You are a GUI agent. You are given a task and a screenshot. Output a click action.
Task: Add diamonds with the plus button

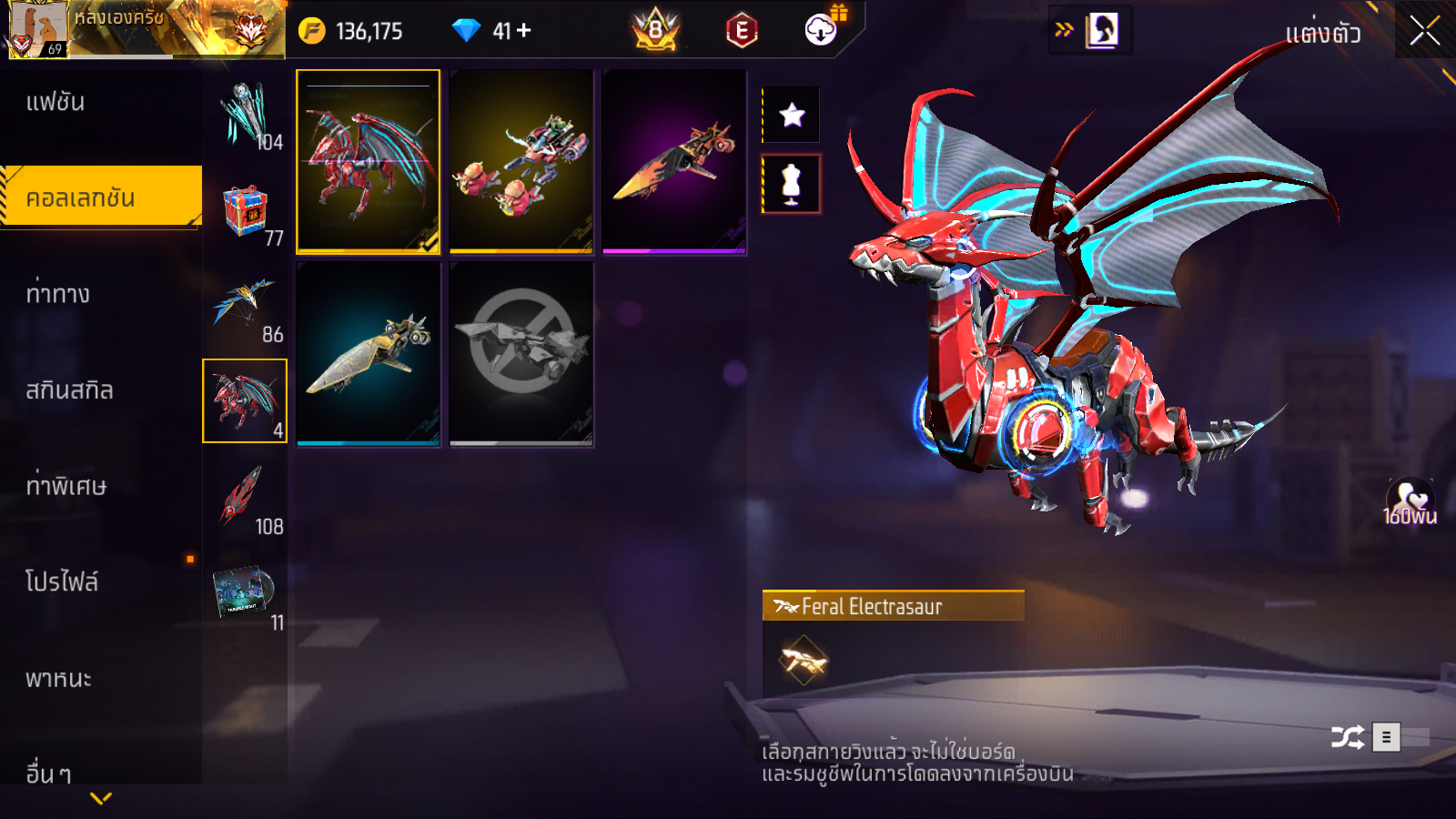point(524,31)
